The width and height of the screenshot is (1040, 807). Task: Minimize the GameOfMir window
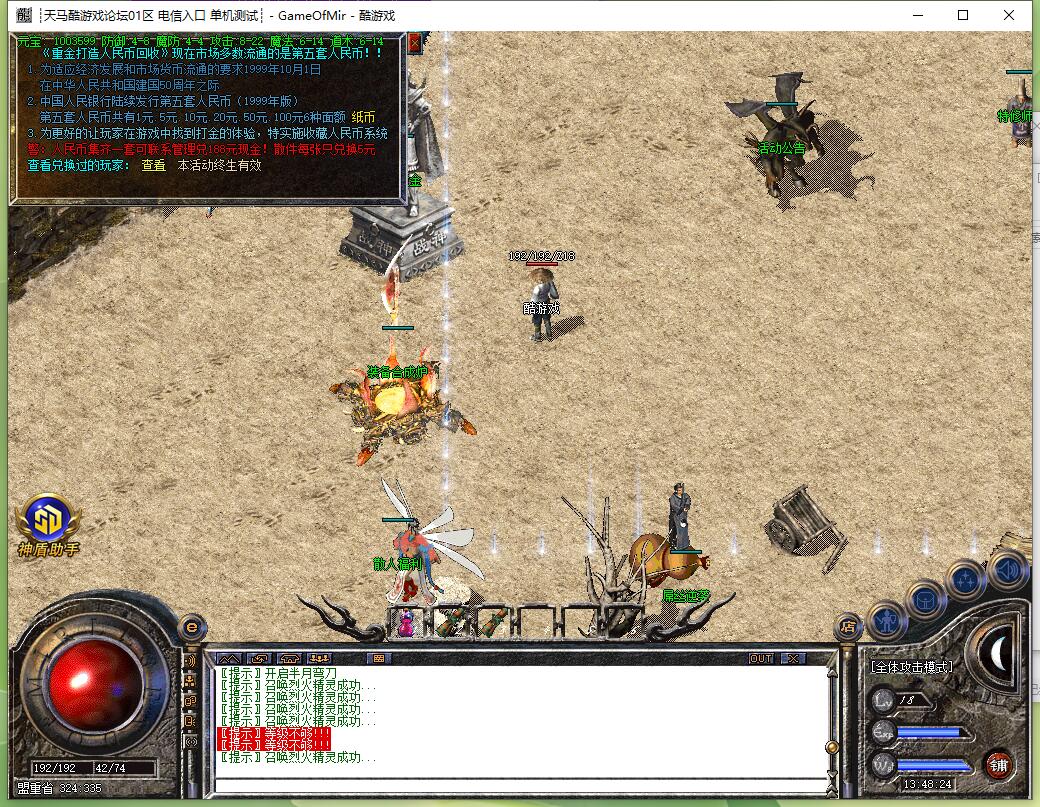click(917, 15)
